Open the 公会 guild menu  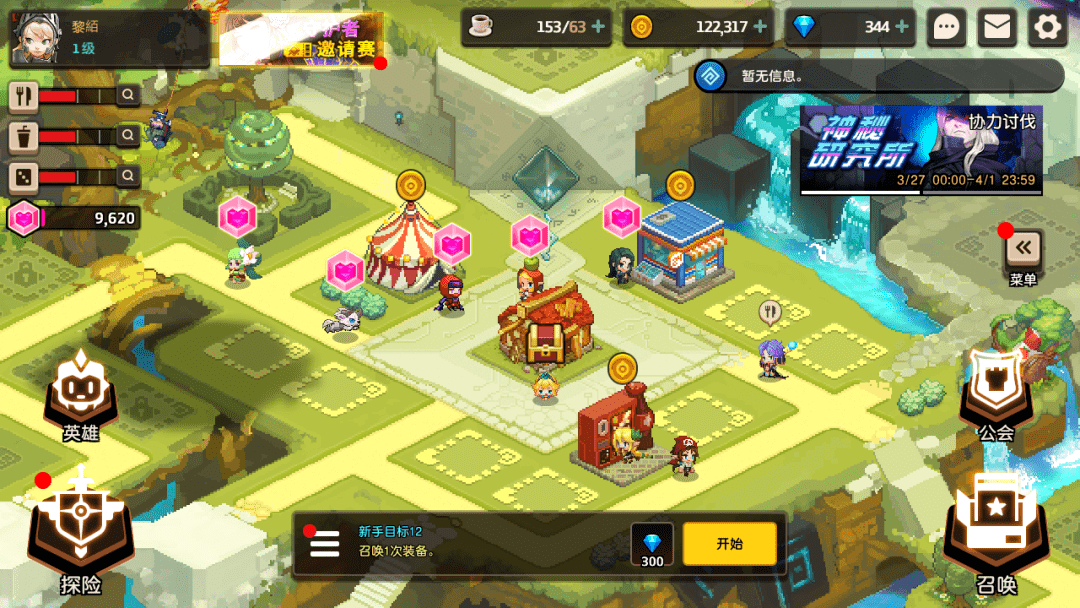[x=996, y=395]
